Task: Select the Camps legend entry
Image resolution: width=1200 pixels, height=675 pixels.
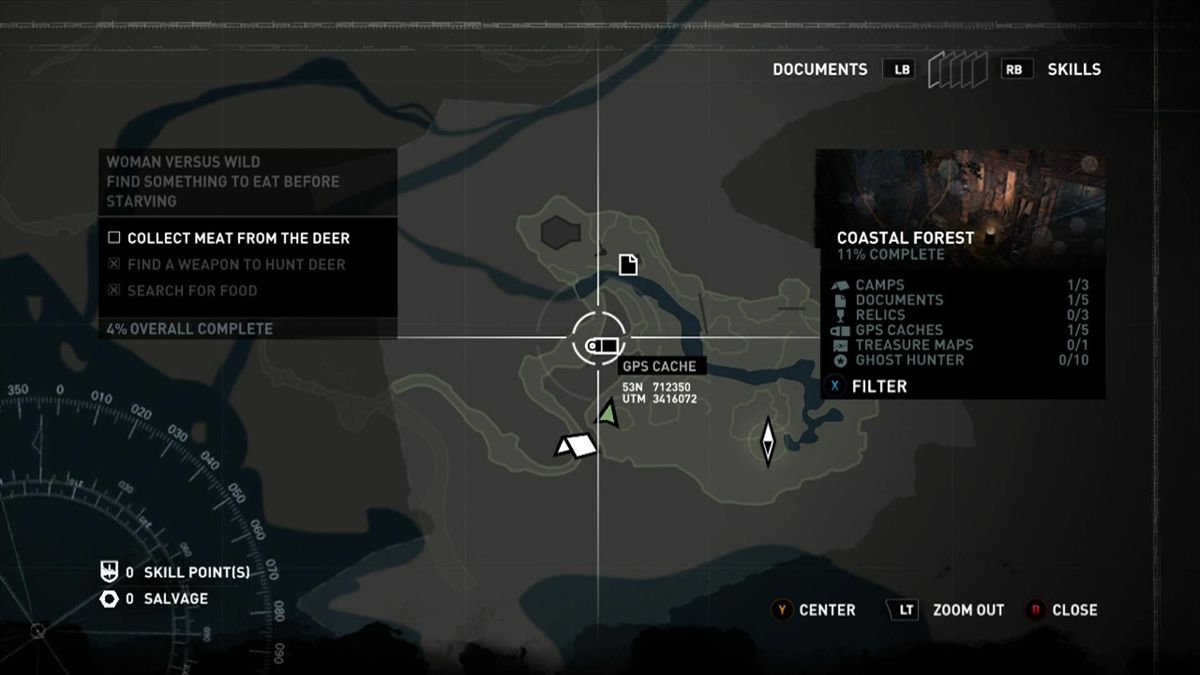Action: (x=880, y=285)
